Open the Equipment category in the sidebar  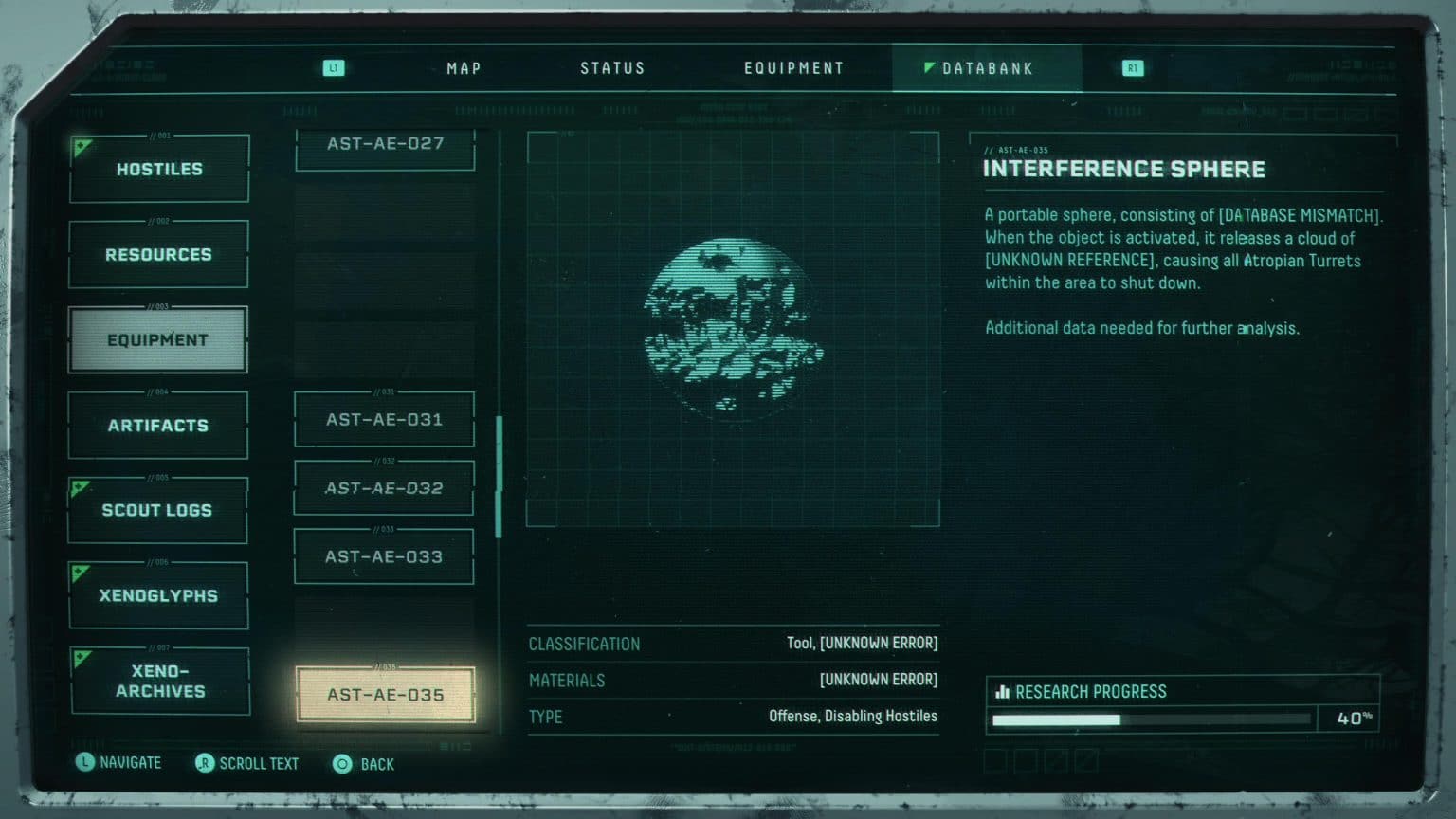(157, 338)
